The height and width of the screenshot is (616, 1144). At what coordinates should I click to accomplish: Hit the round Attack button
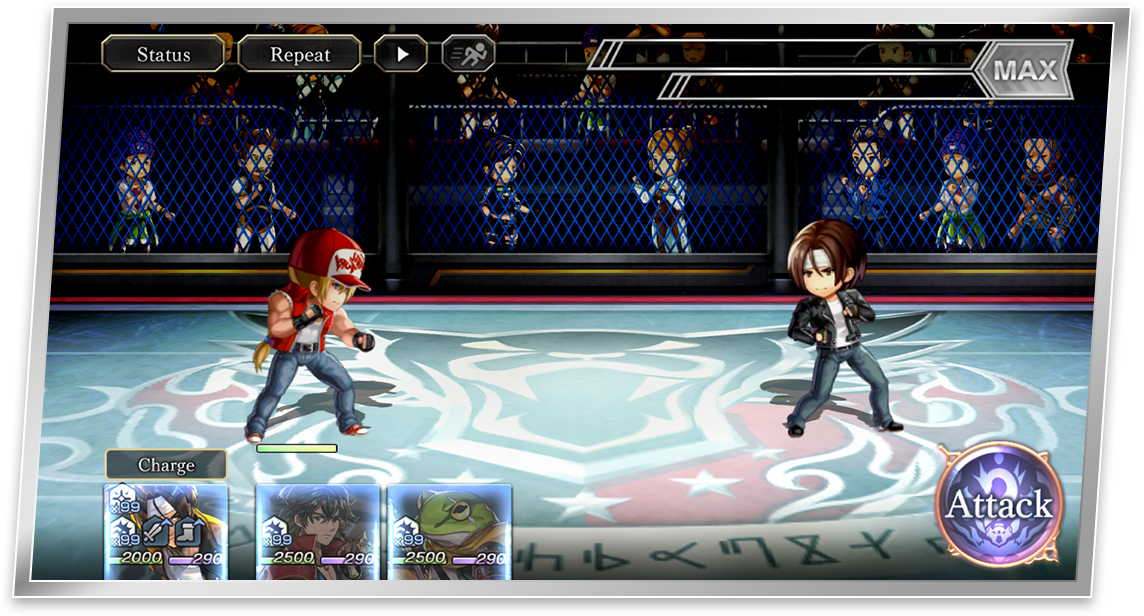click(999, 505)
